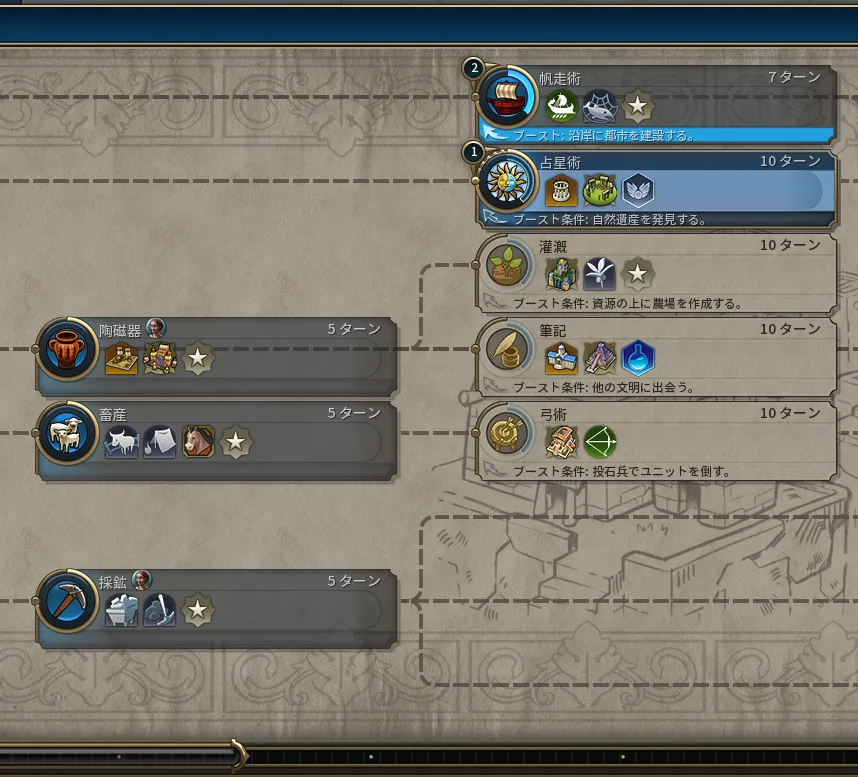Click the white plant icon in 灌漑

tap(600, 273)
